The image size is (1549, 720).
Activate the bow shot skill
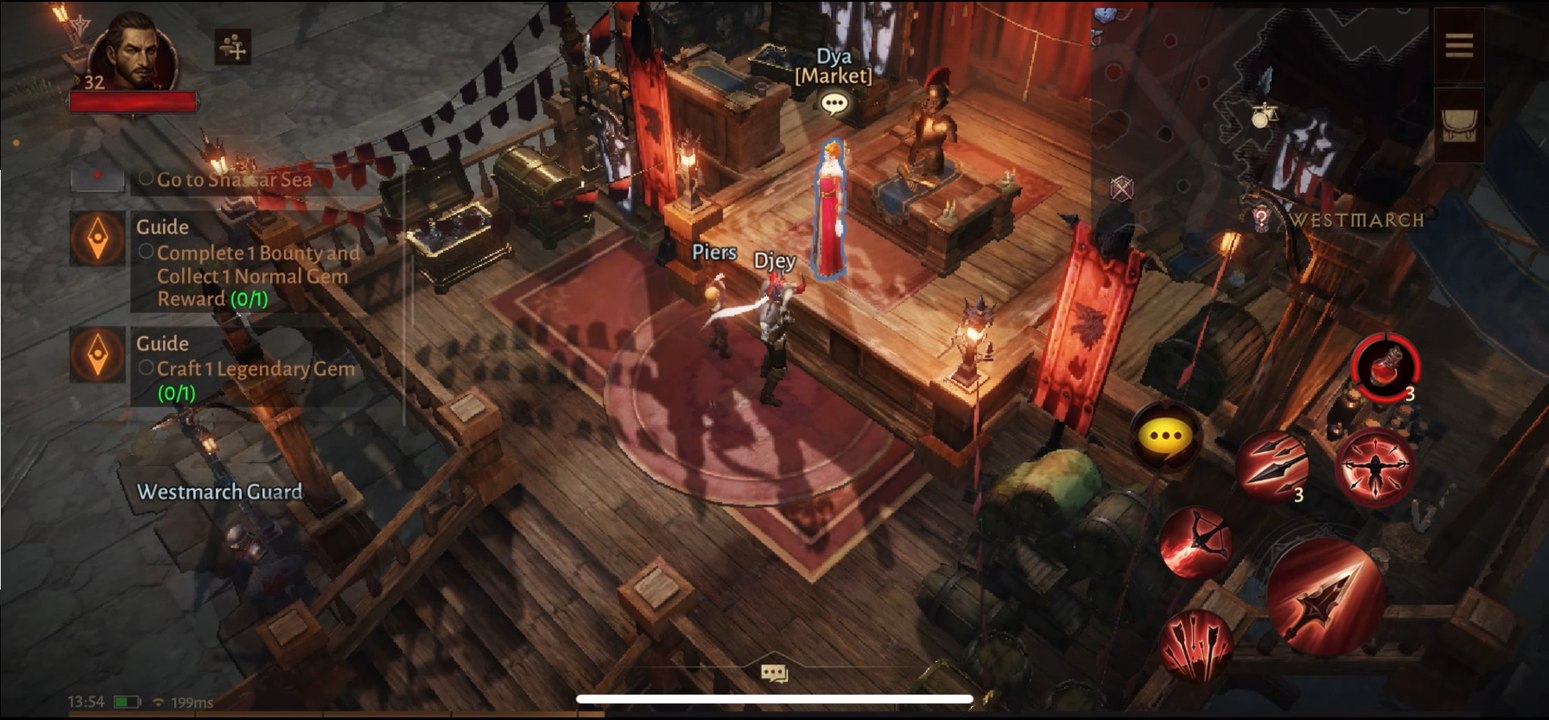click(x=1195, y=542)
